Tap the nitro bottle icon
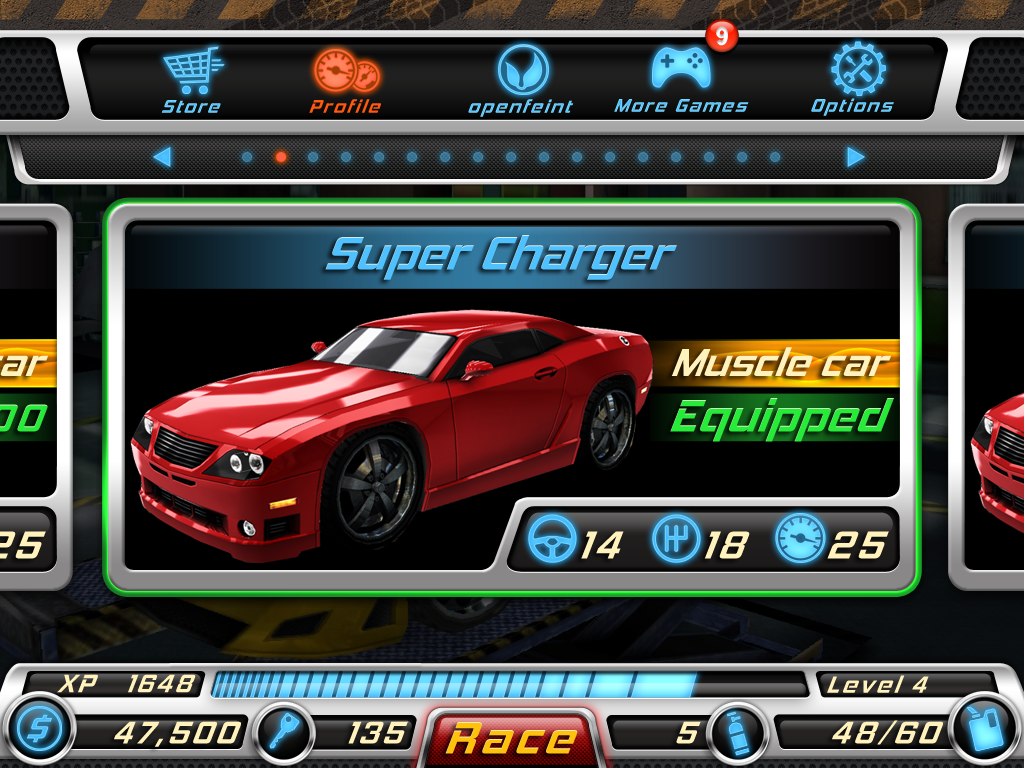1024x768 pixels. tap(735, 733)
